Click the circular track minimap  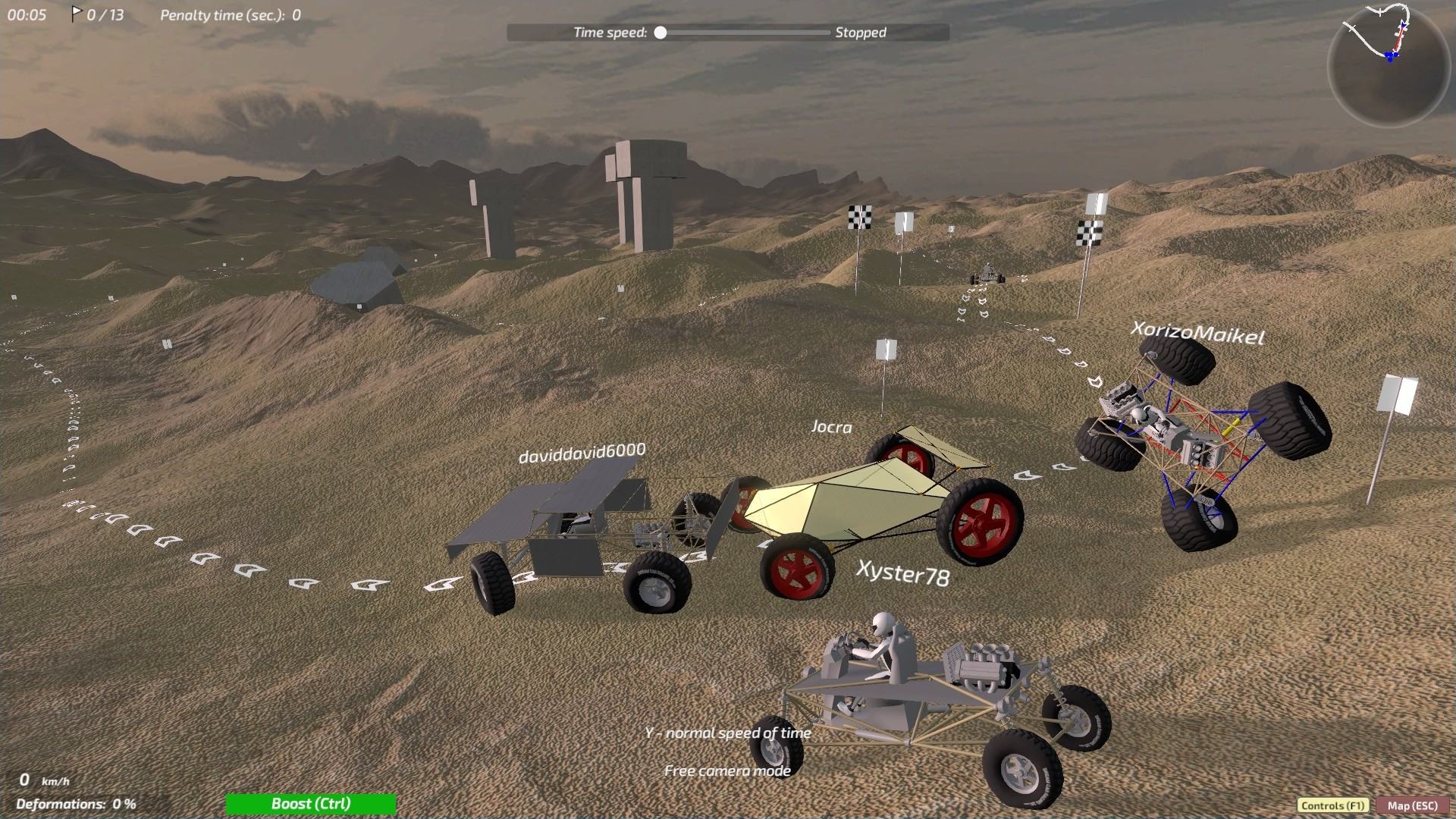(x=1388, y=66)
